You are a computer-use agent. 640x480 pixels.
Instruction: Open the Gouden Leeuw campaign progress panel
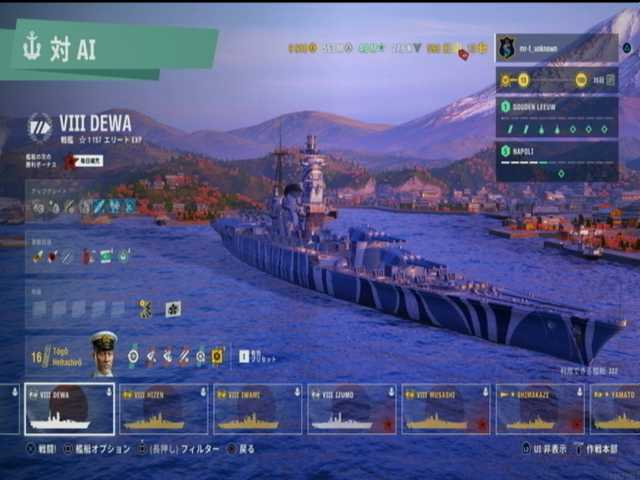click(x=556, y=117)
